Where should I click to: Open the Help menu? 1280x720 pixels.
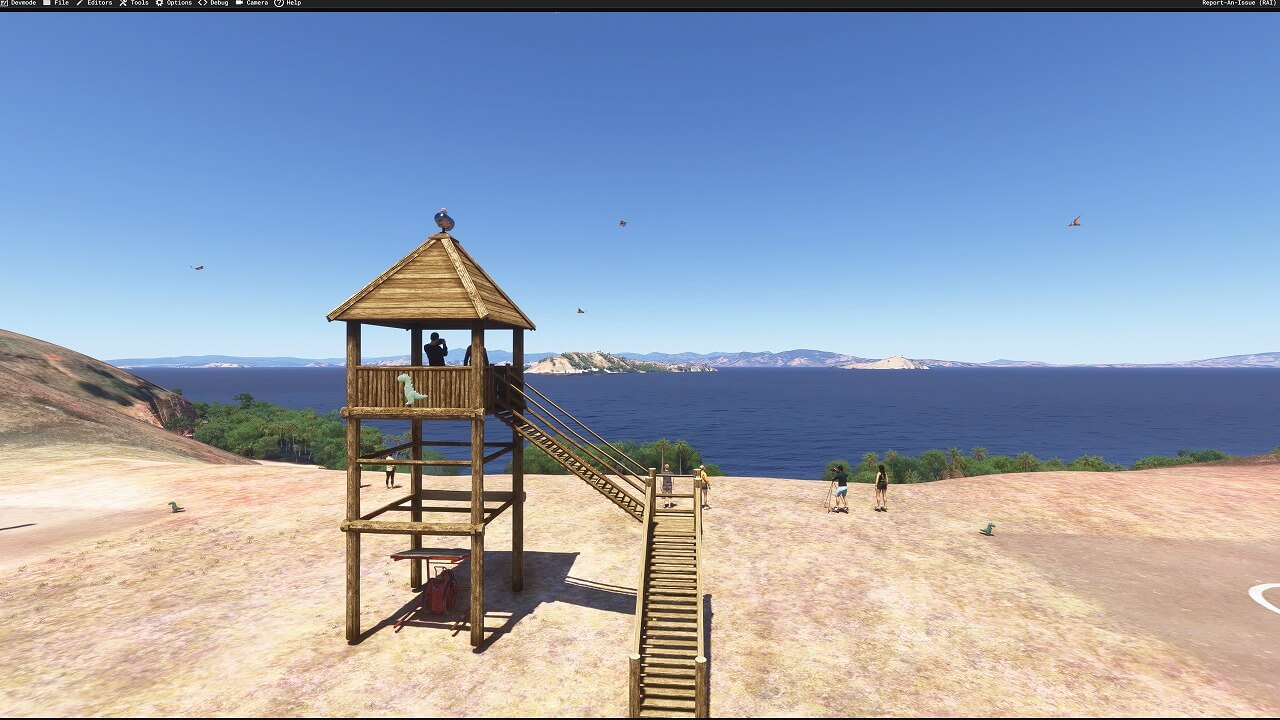pyautogui.click(x=288, y=3)
